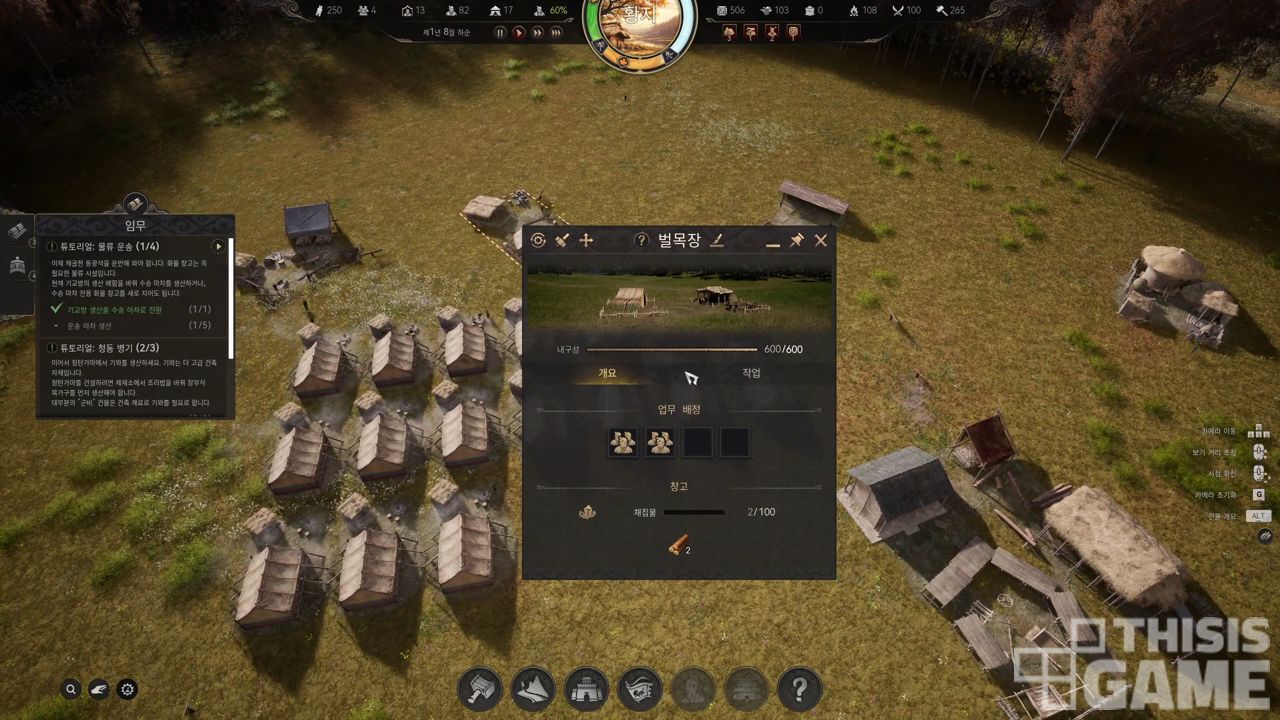Click the move building arrows icon
Viewport: 1280px width, 720px height.
coord(587,240)
